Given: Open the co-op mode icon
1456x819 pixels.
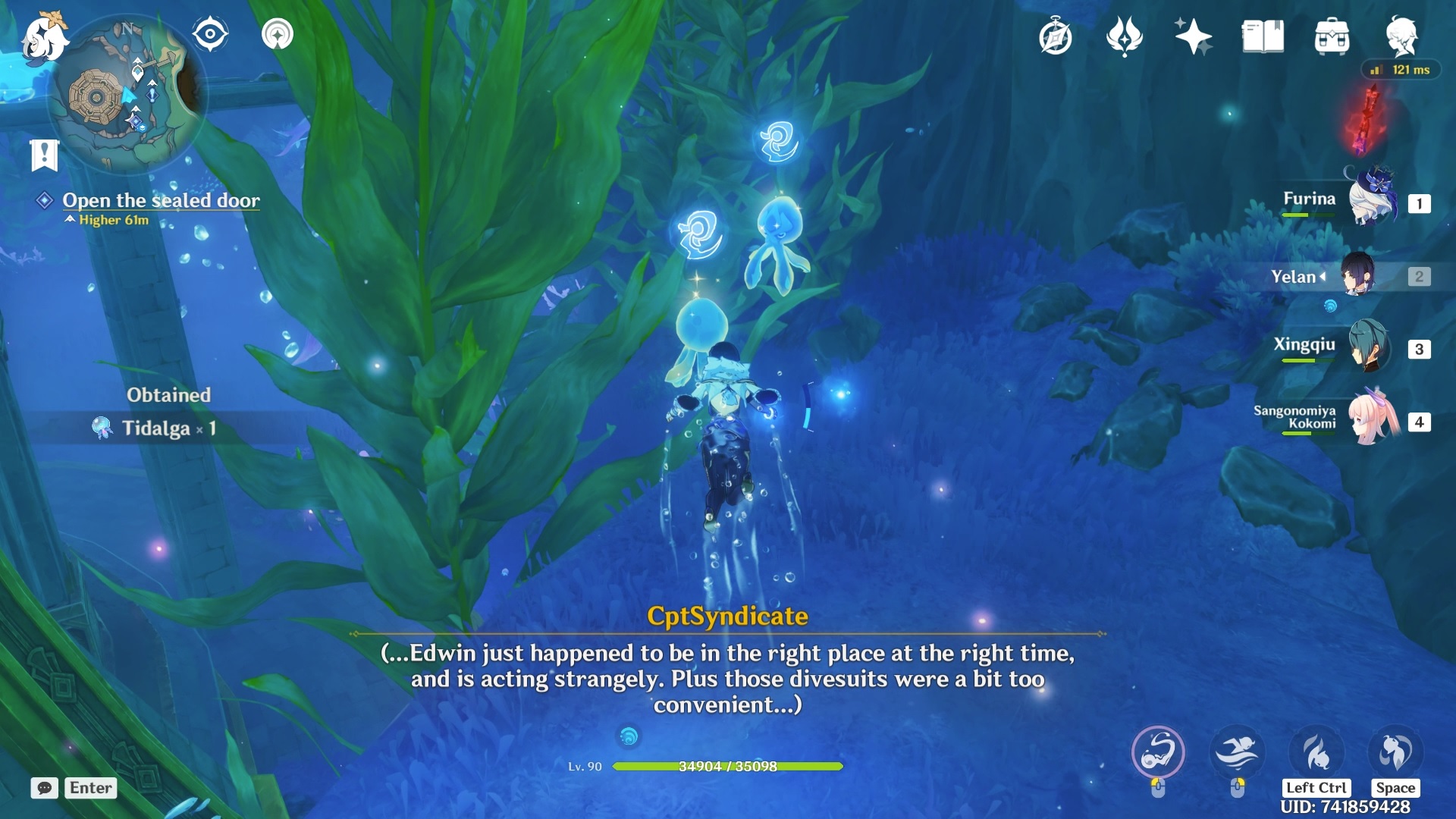Looking at the screenshot, I should pyautogui.click(x=278, y=34).
